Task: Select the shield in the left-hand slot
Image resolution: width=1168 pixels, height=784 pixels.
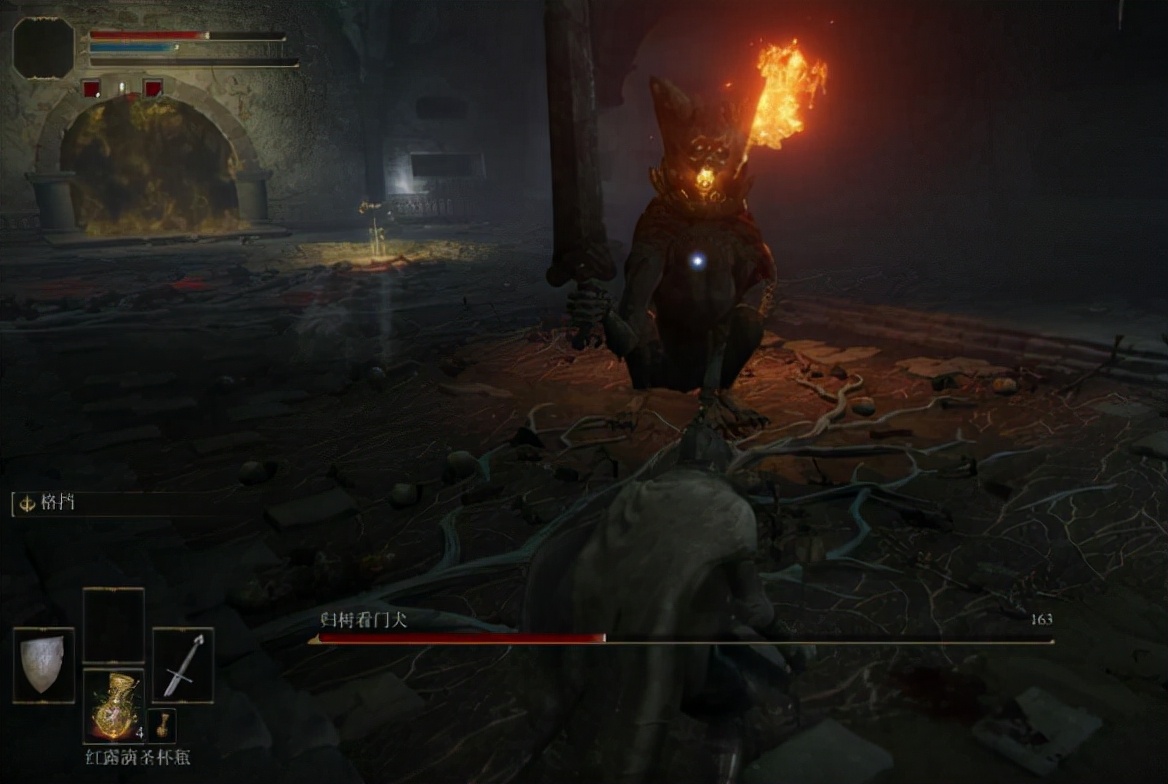Action: pyautogui.click(x=43, y=665)
